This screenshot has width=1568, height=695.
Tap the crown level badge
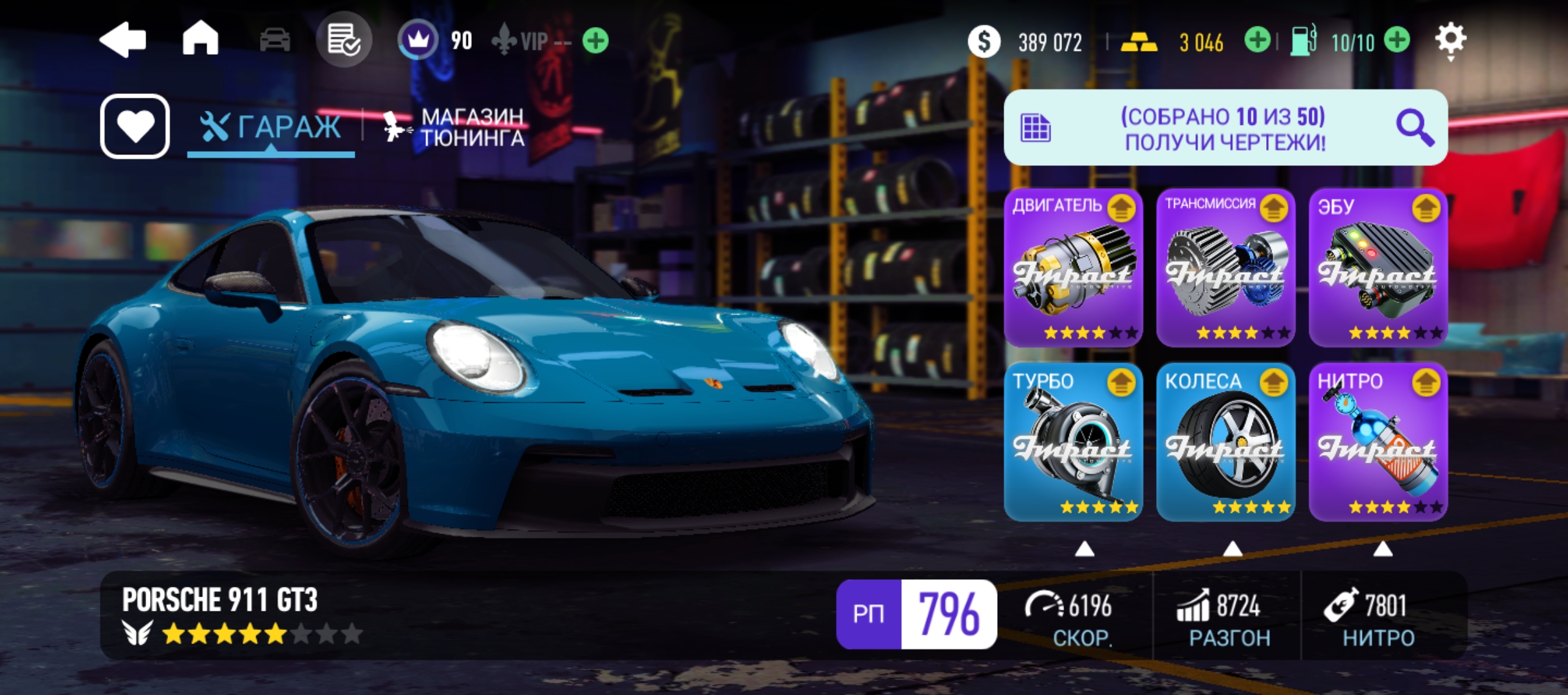(x=418, y=41)
